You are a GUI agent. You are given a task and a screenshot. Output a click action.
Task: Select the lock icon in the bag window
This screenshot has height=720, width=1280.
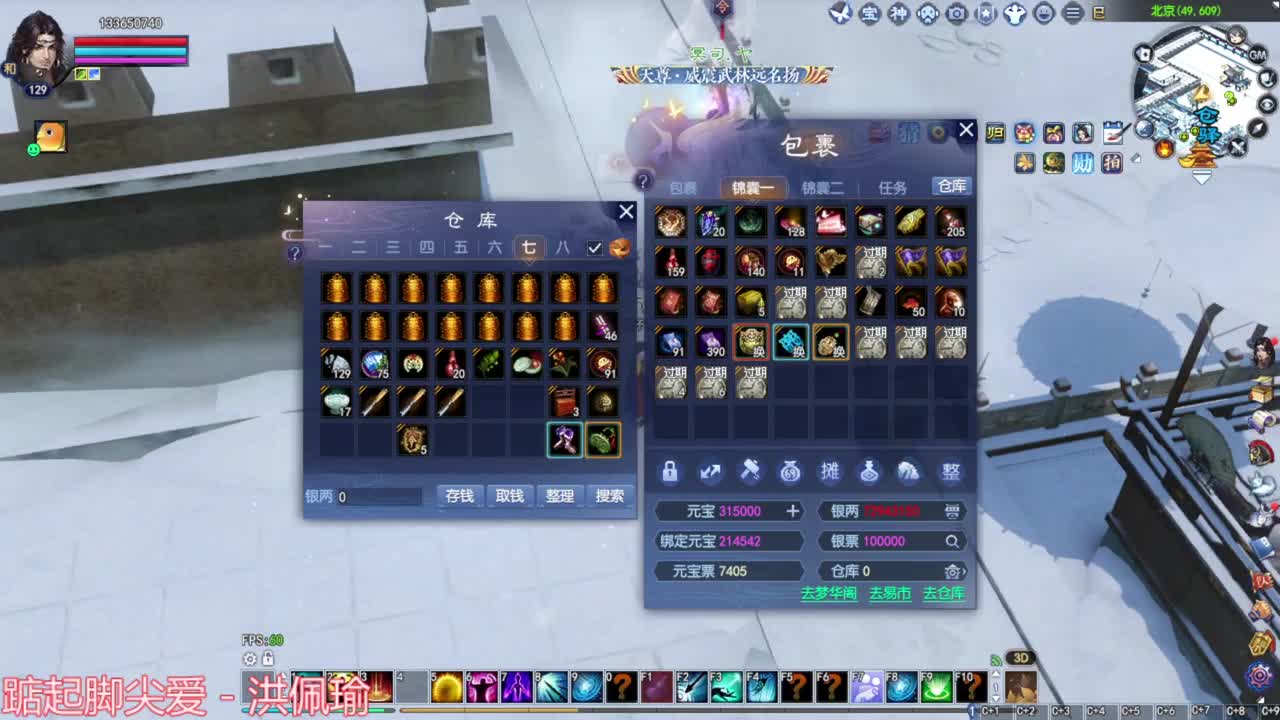pos(670,472)
